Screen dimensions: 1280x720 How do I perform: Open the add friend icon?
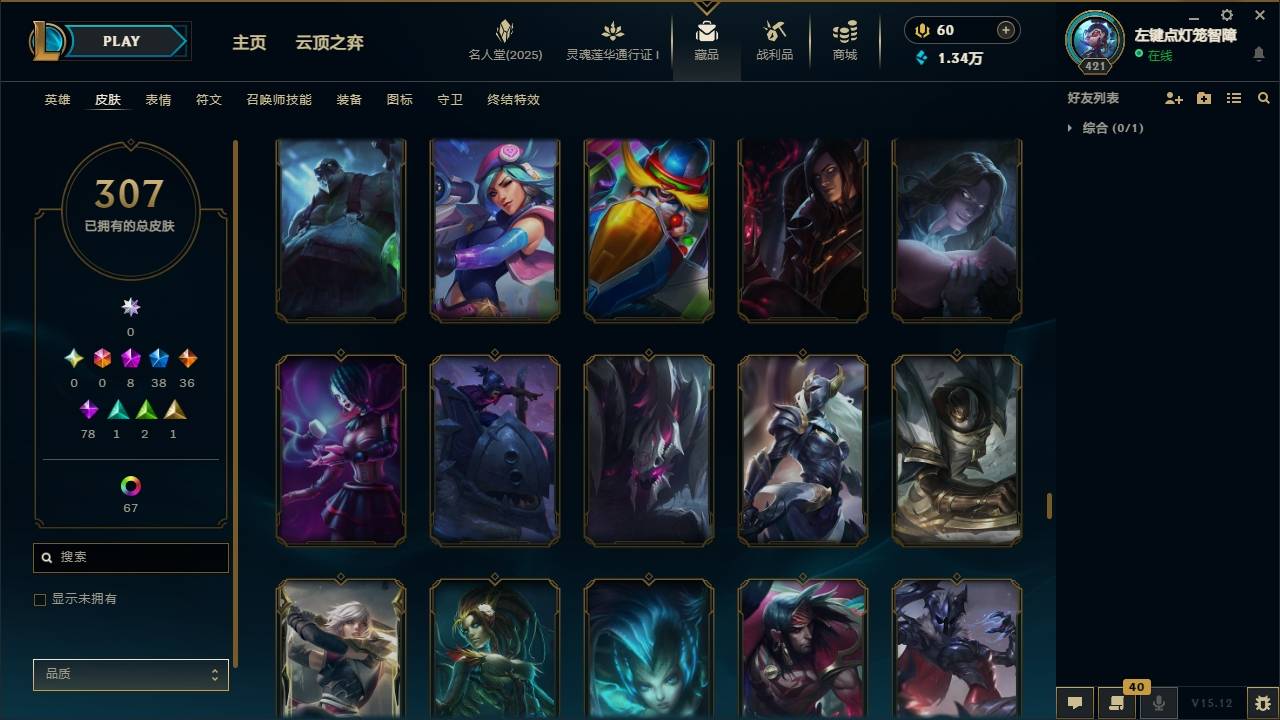coord(1173,97)
